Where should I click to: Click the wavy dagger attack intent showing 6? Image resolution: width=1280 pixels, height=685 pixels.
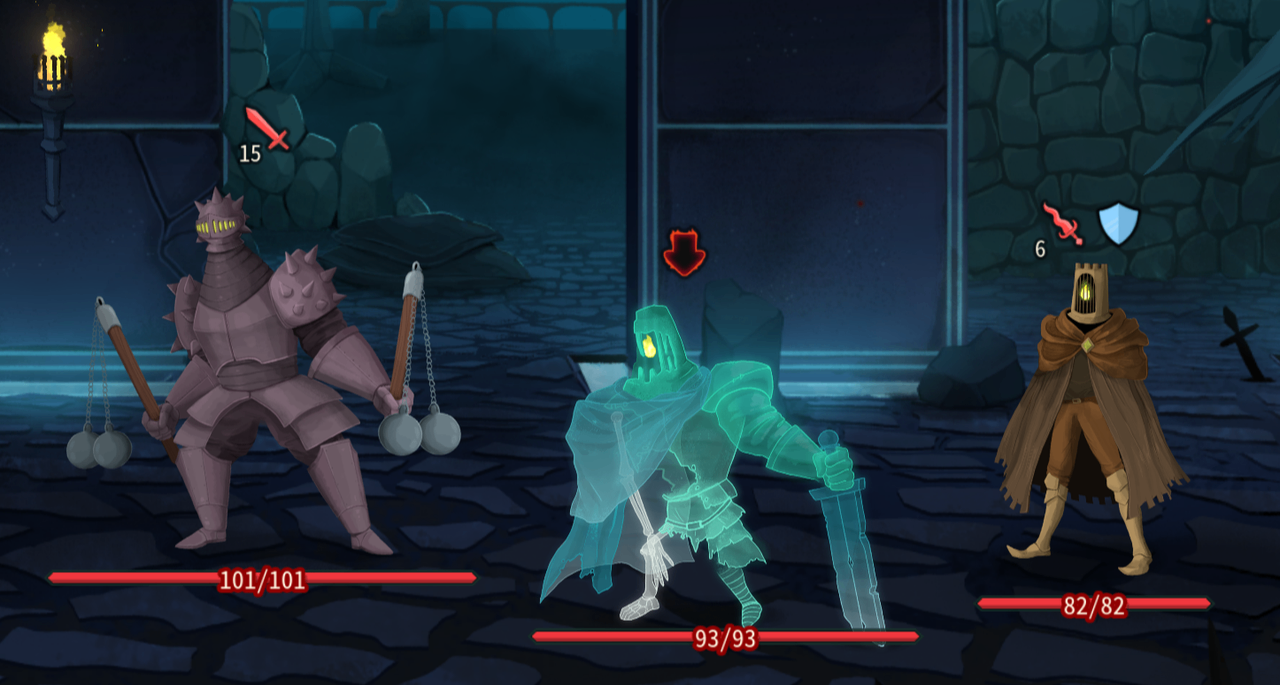tap(1062, 224)
